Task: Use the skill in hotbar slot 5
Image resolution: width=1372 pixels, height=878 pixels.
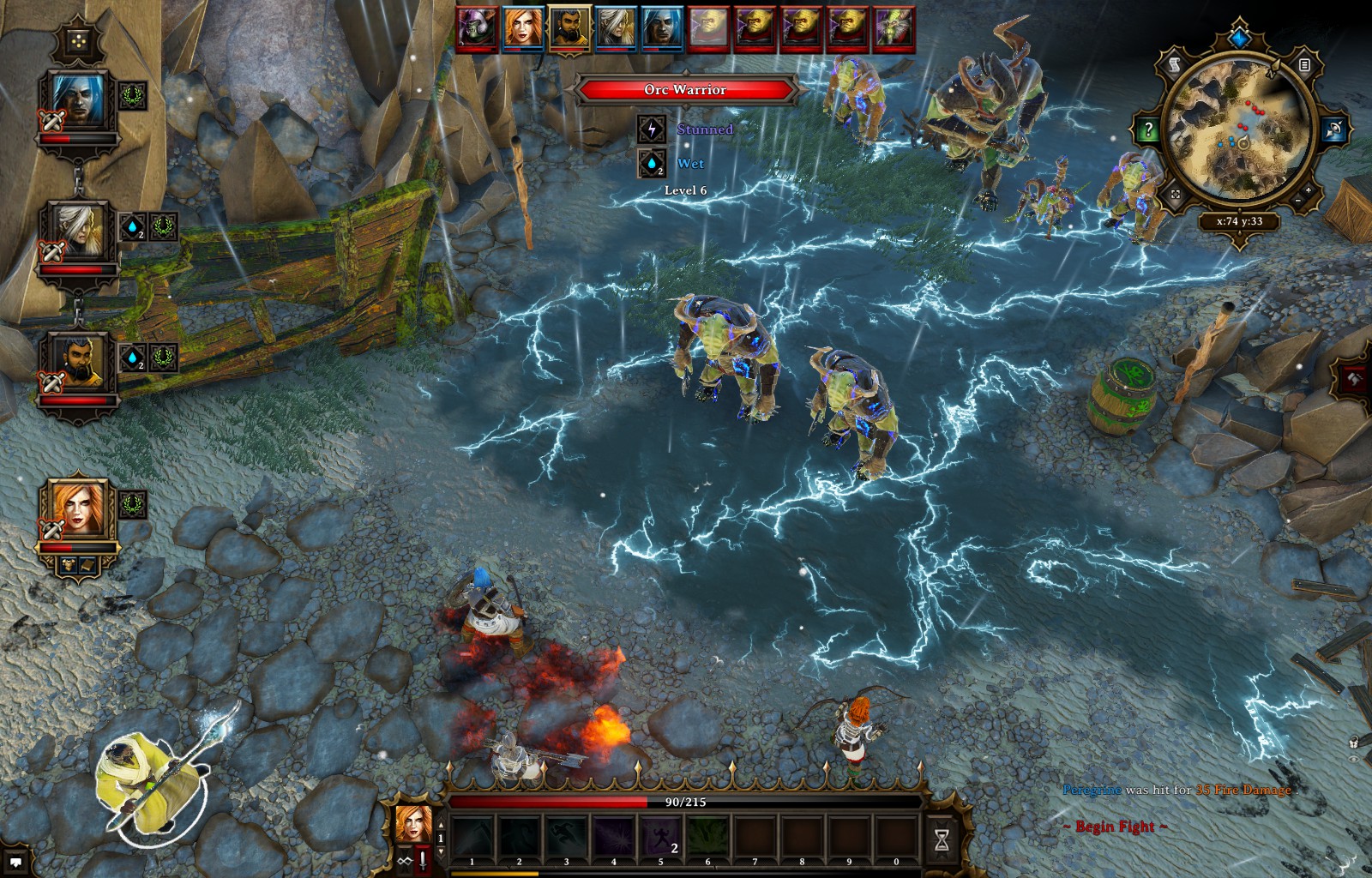Action: (660, 838)
